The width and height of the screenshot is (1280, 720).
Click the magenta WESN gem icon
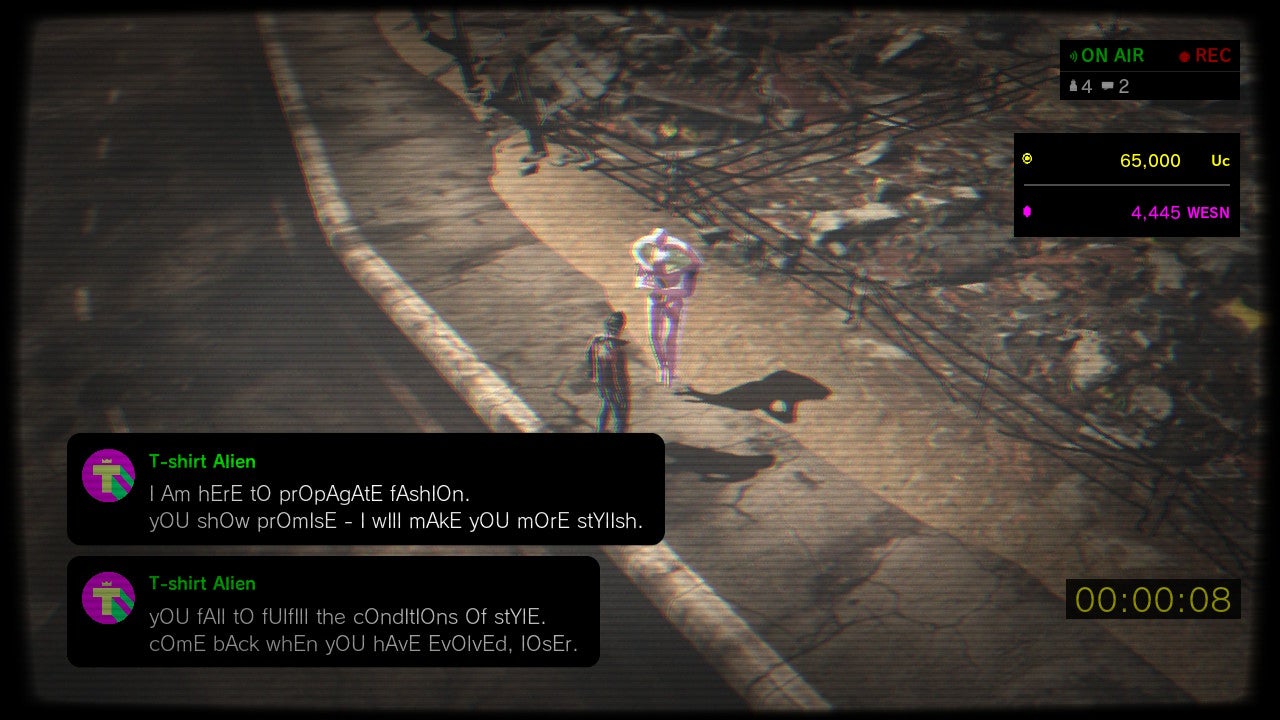click(x=1027, y=212)
